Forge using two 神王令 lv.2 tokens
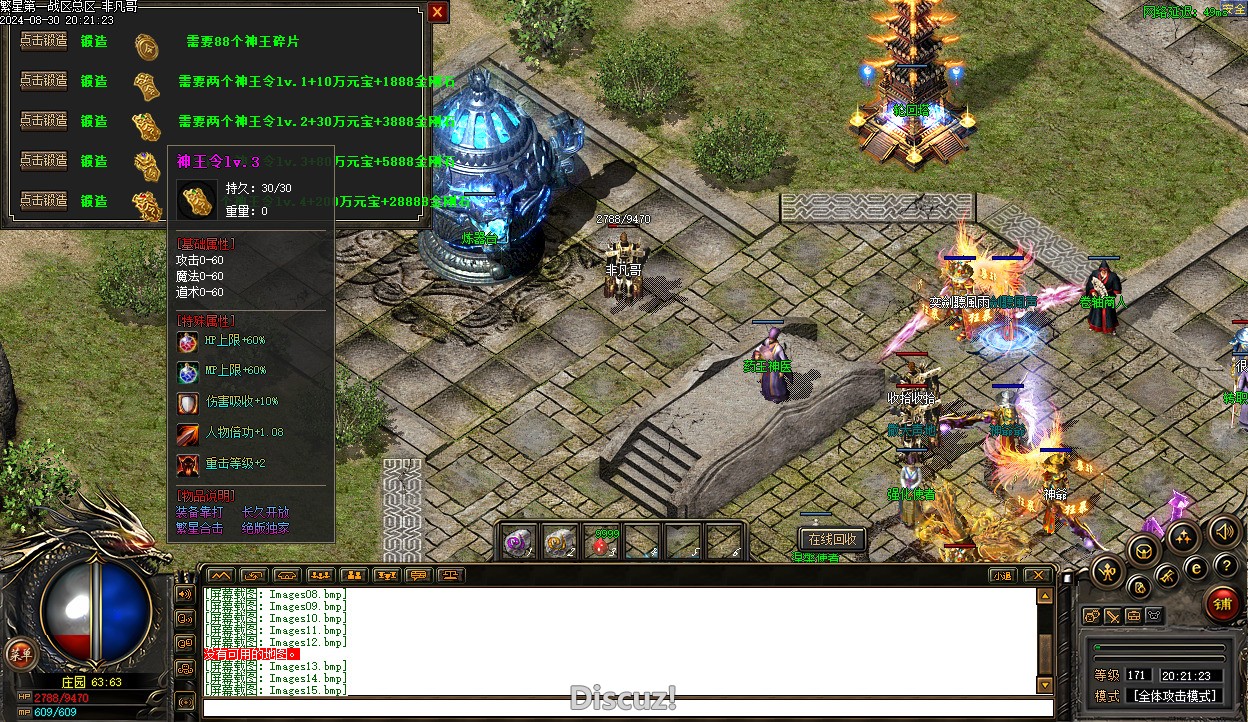Image resolution: width=1248 pixels, height=722 pixels. pyautogui.click(x=44, y=121)
